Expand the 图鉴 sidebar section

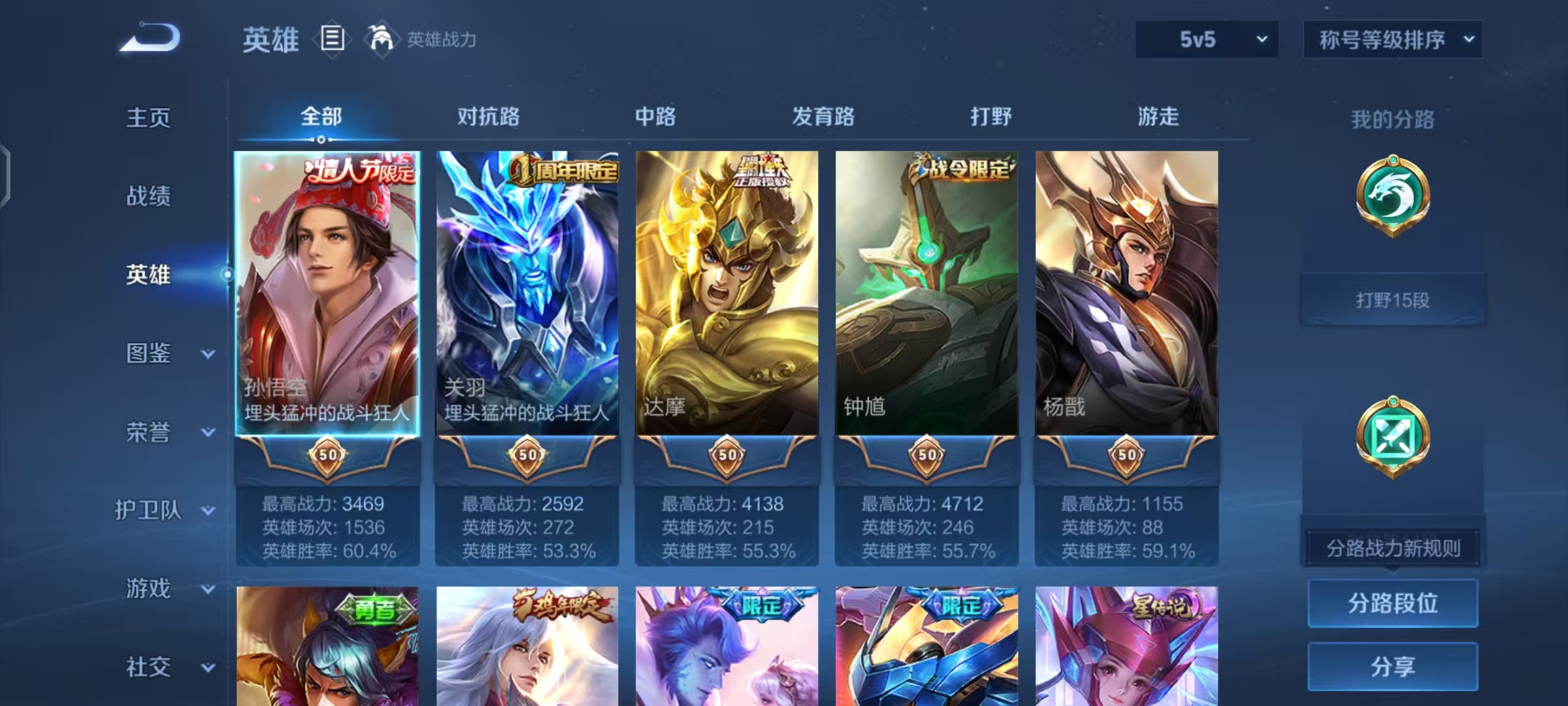pos(157,353)
